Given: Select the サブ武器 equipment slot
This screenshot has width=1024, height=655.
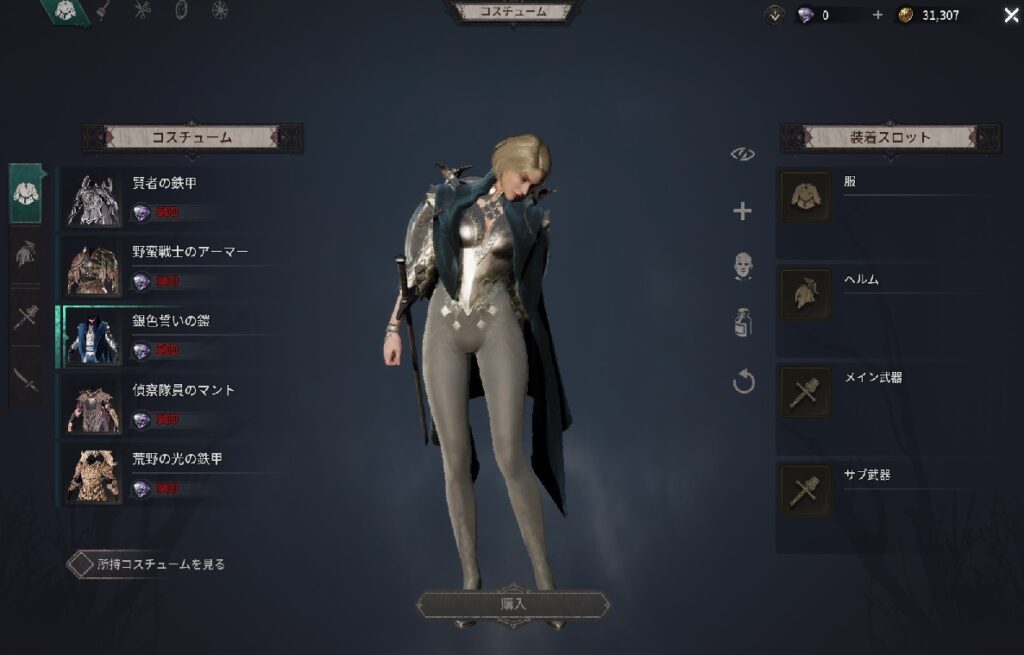Looking at the screenshot, I should pyautogui.click(x=805, y=490).
